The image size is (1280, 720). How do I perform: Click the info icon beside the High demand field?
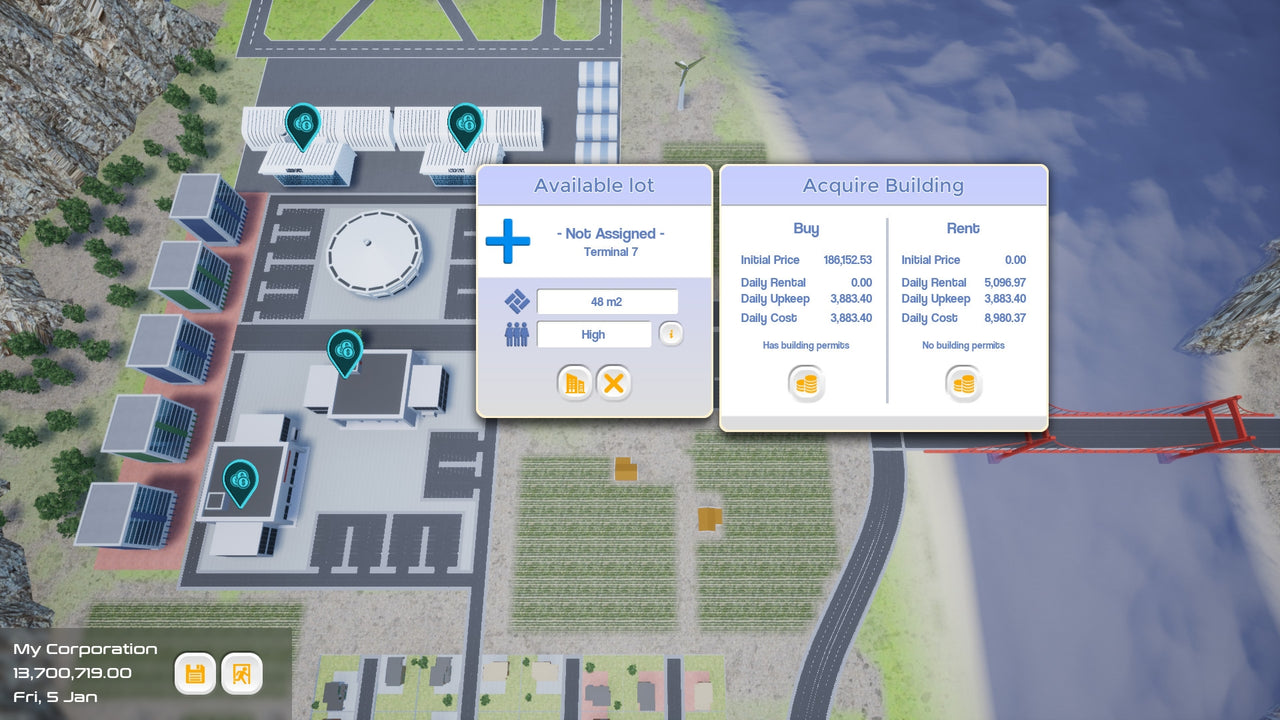(x=670, y=333)
